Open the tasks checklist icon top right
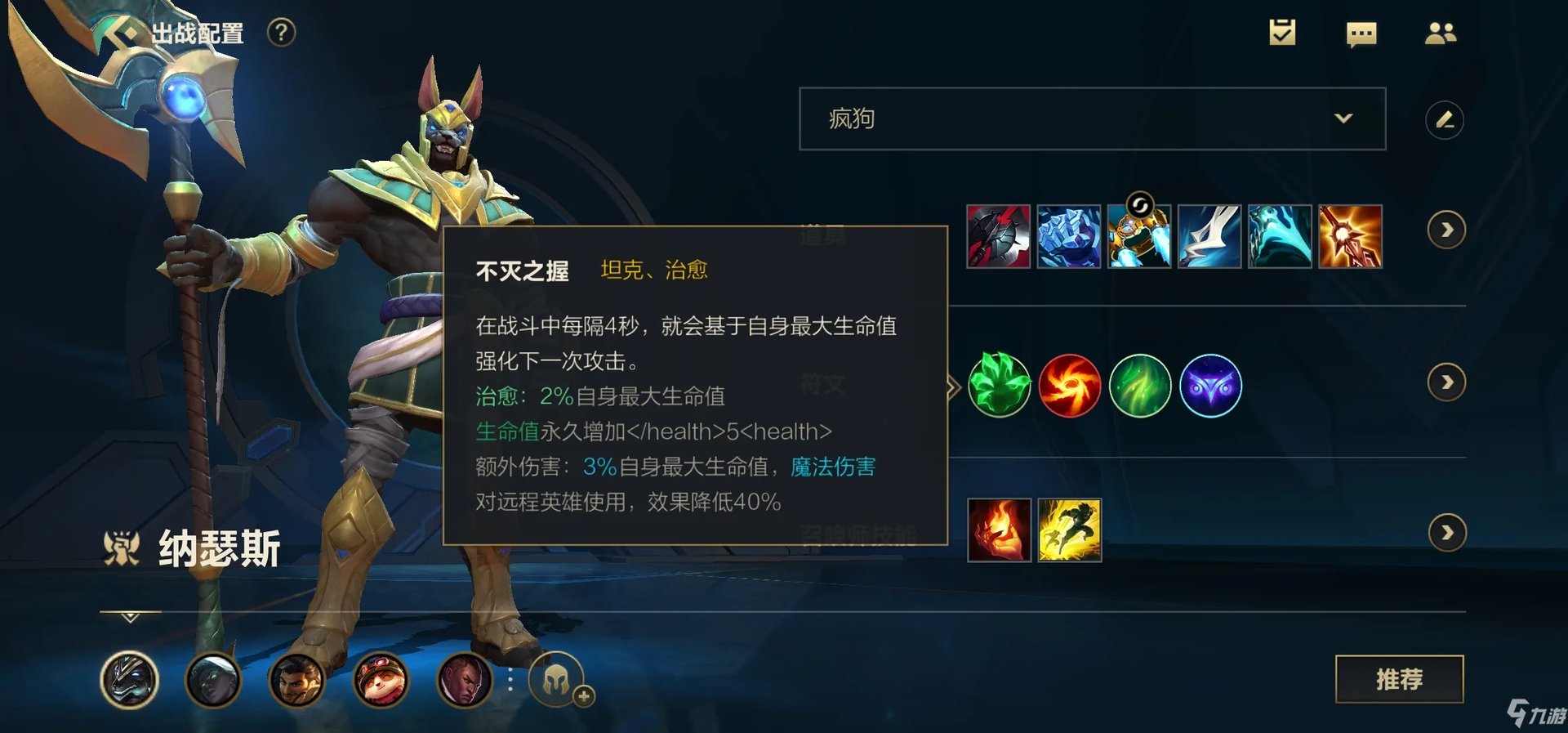Screen dimensions: 1568x733 1283,33
